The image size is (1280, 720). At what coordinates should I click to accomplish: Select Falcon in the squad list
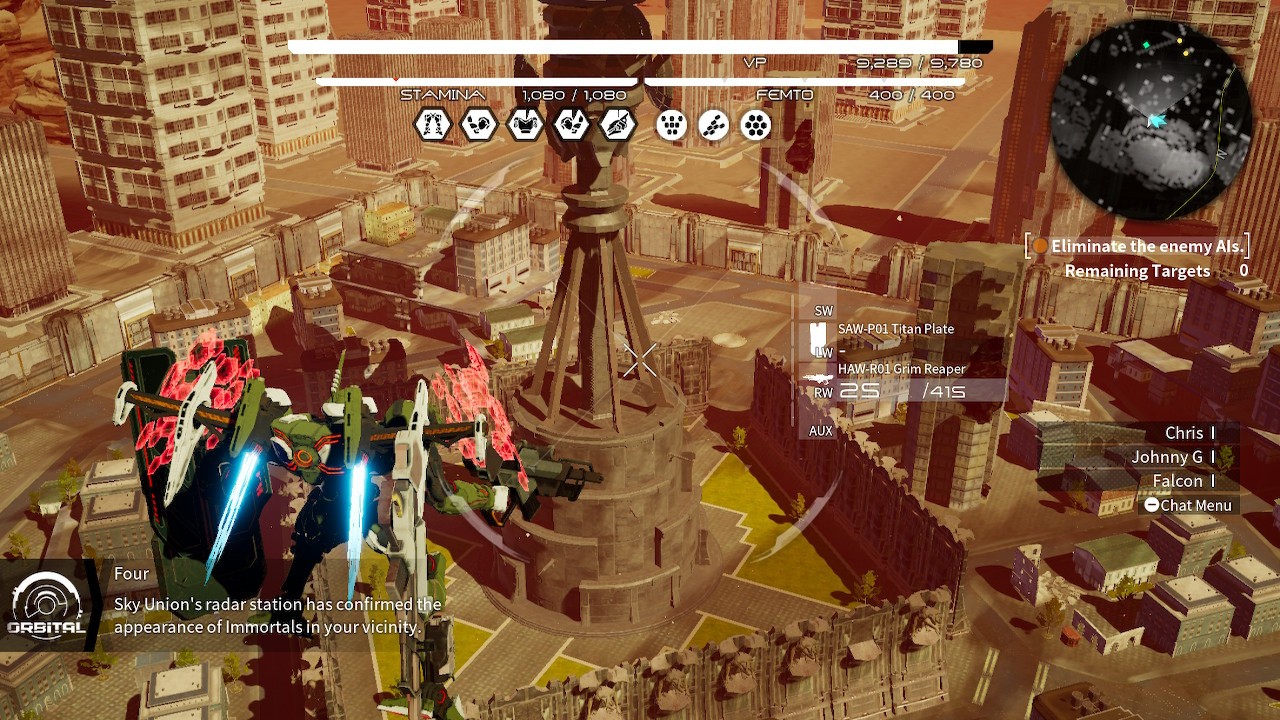1177,481
